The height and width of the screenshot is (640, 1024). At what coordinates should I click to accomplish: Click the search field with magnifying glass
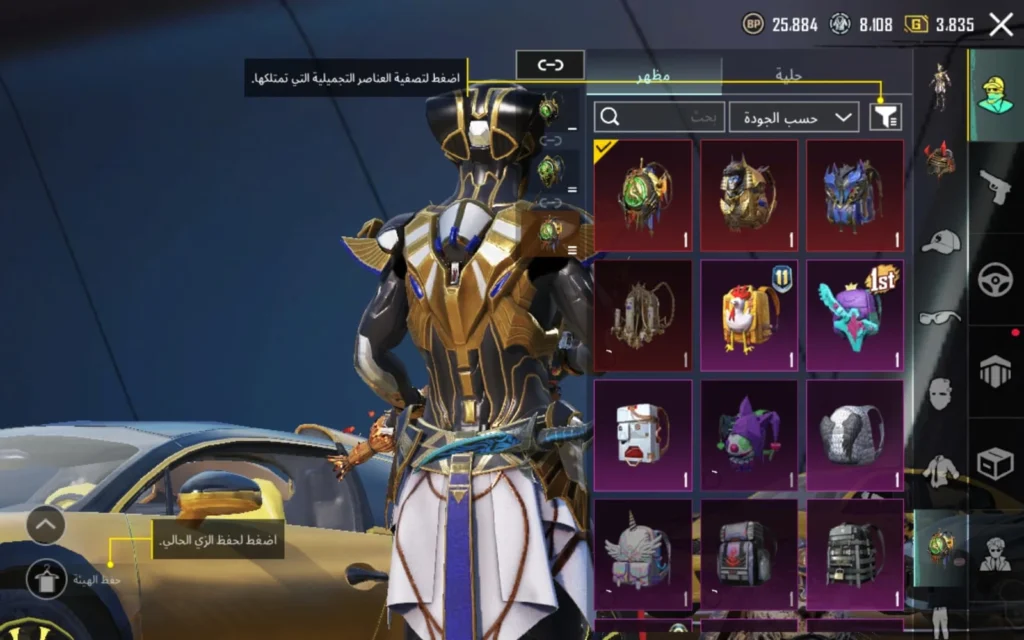pyautogui.click(x=659, y=117)
